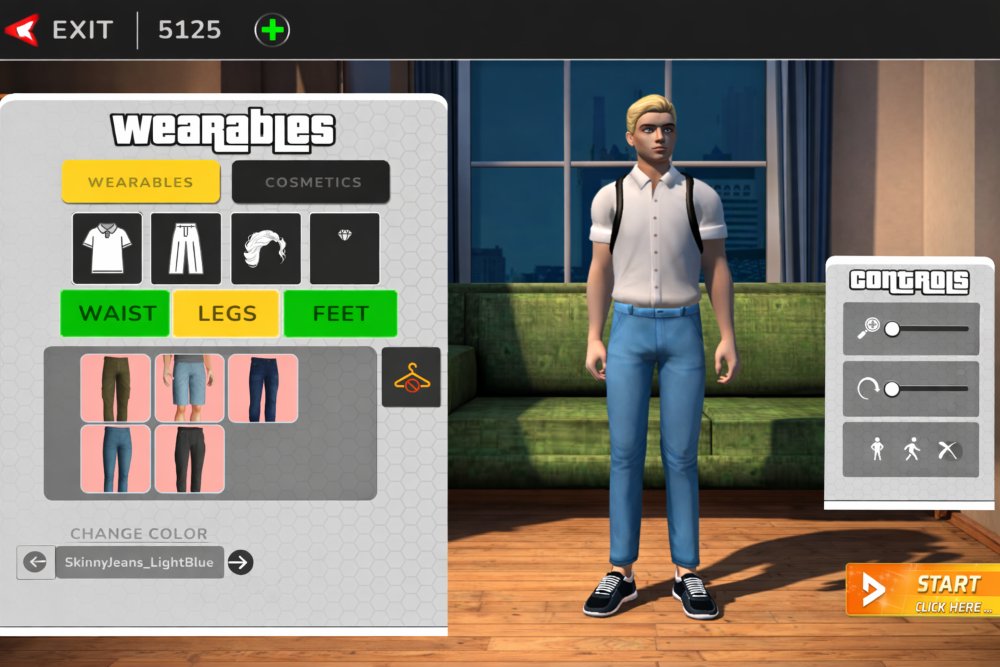Select the yellow Wearables tab
The height and width of the screenshot is (667, 1000).
141,182
